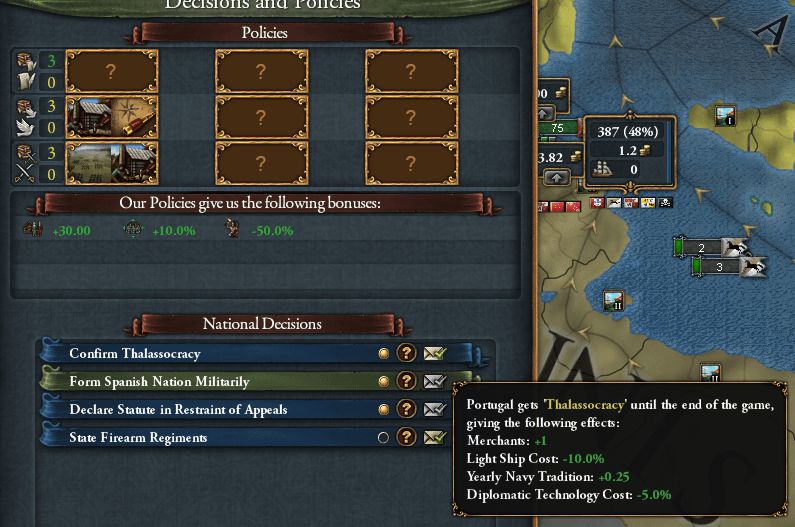Viewport: 795px width, 527px height.
Task: Select the fleet with strength 2
Action: pos(703,247)
